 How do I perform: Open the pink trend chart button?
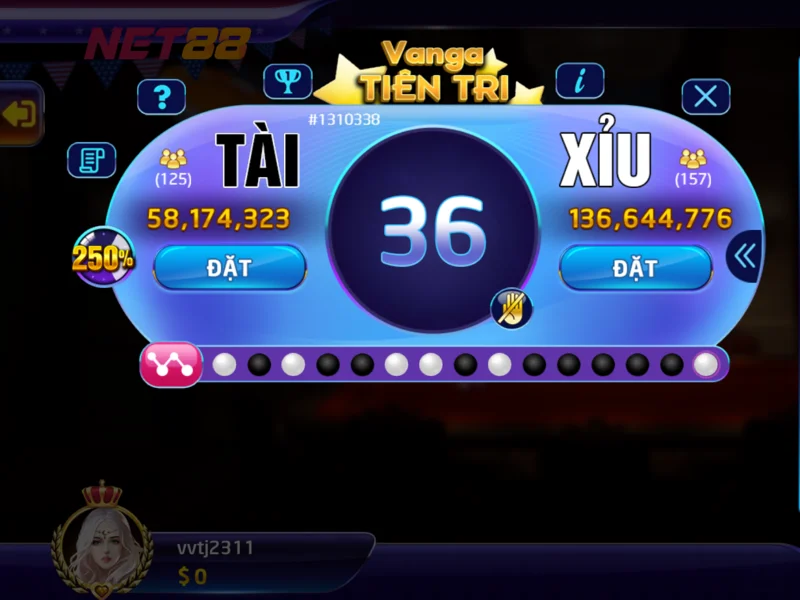(x=171, y=364)
